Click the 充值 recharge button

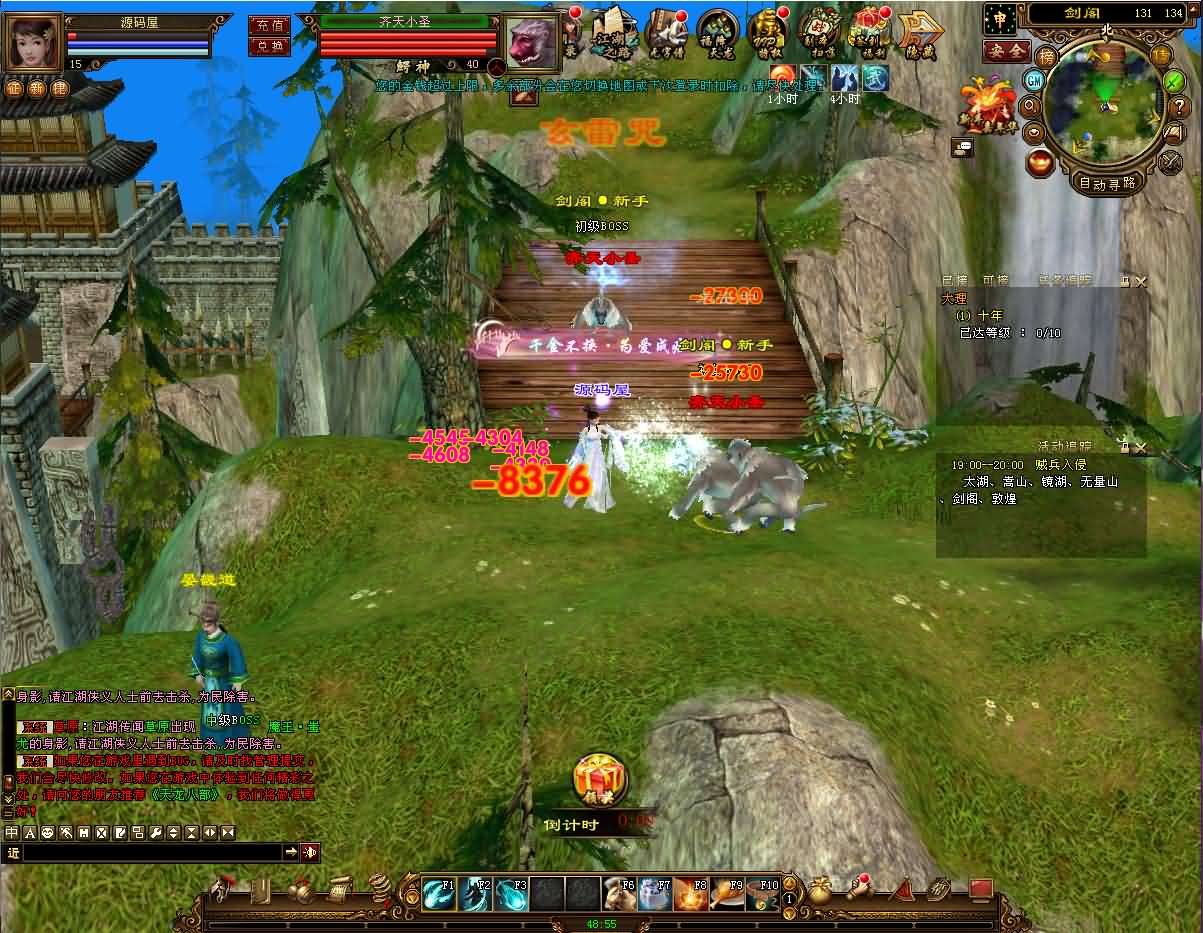pyautogui.click(x=269, y=26)
